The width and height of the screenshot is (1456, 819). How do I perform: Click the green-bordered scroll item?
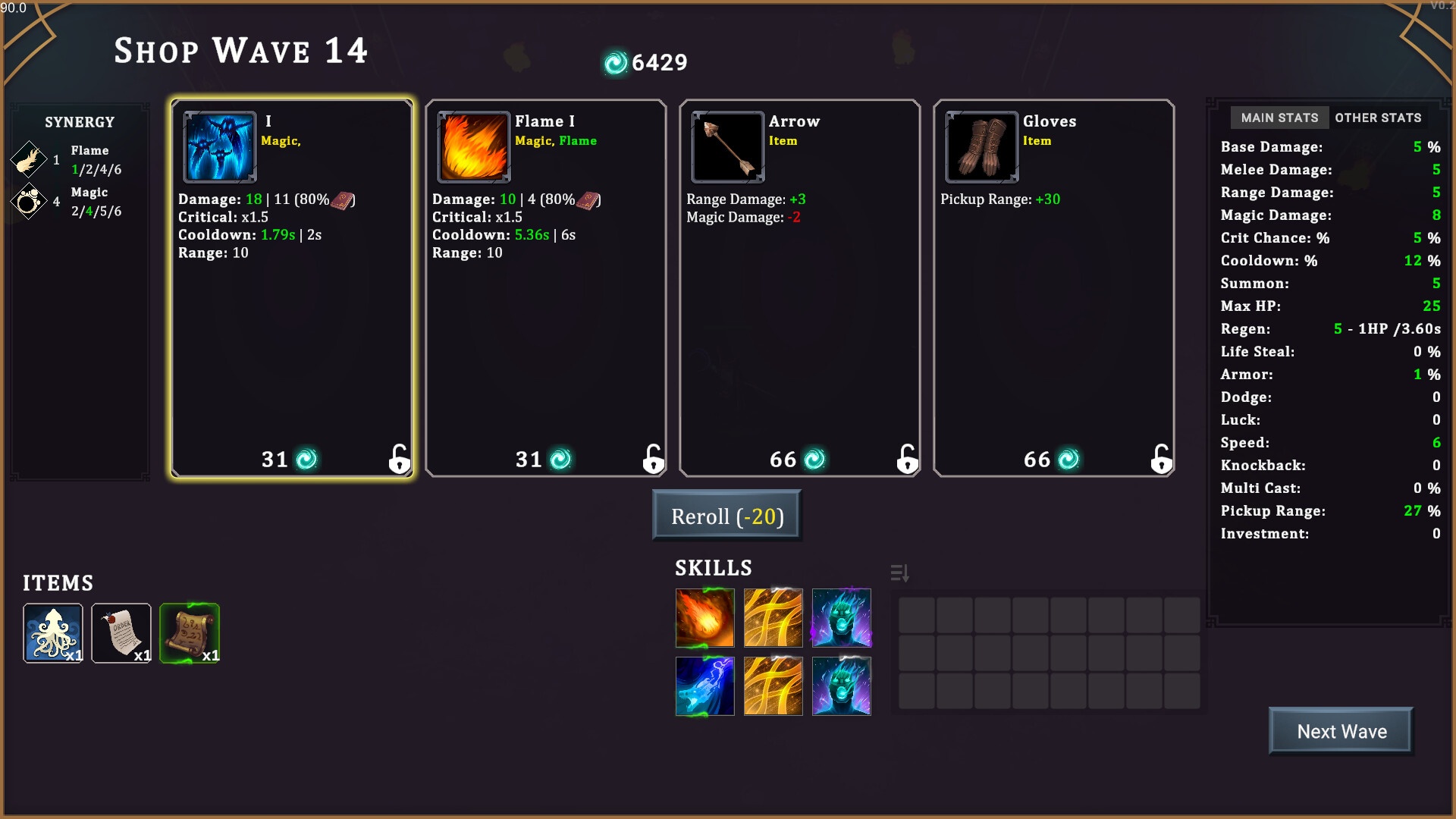[x=190, y=633]
